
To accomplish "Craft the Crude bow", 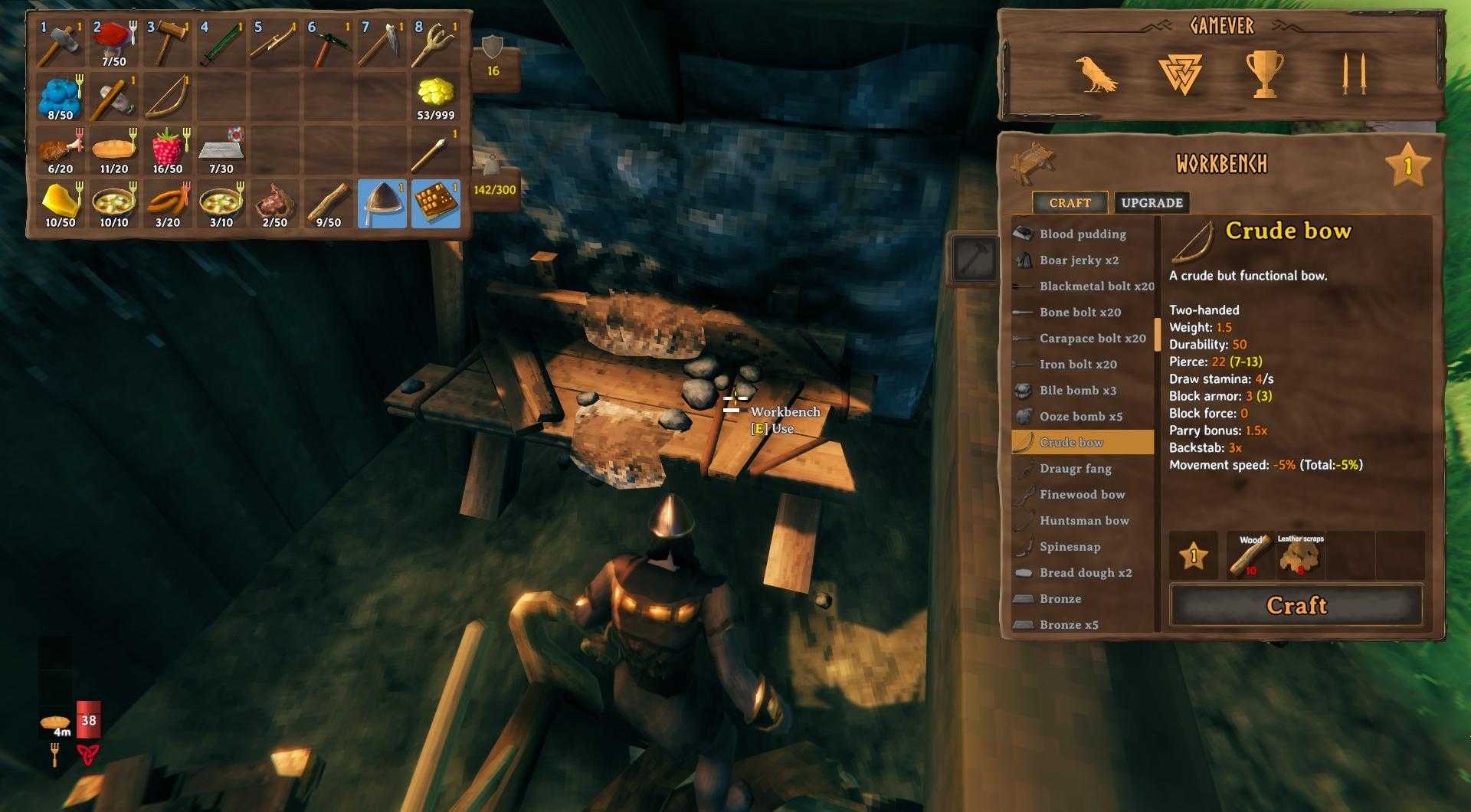I will coord(1296,605).
